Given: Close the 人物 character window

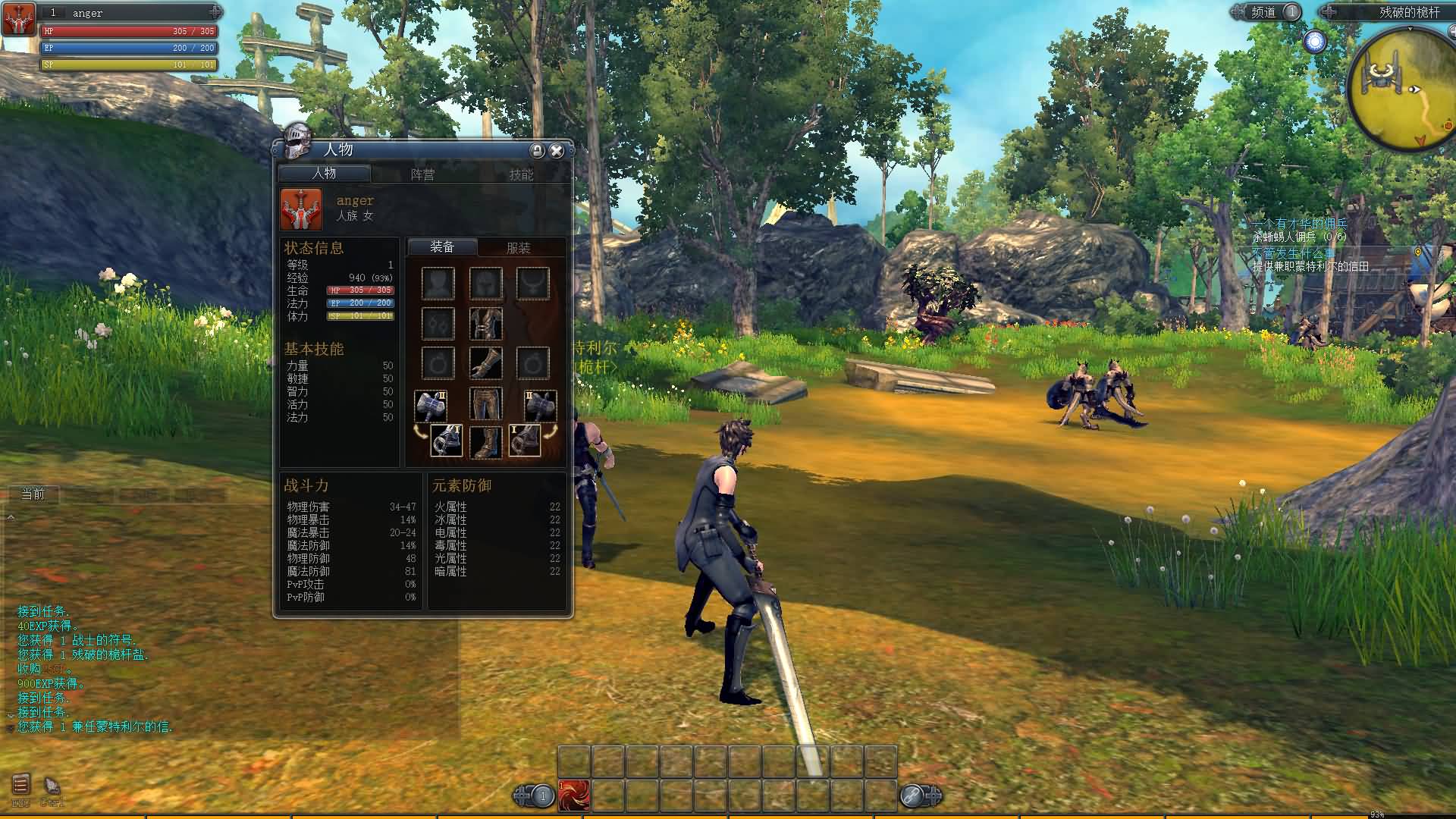Looking at the screenshot, I should [x=557, y=151].
